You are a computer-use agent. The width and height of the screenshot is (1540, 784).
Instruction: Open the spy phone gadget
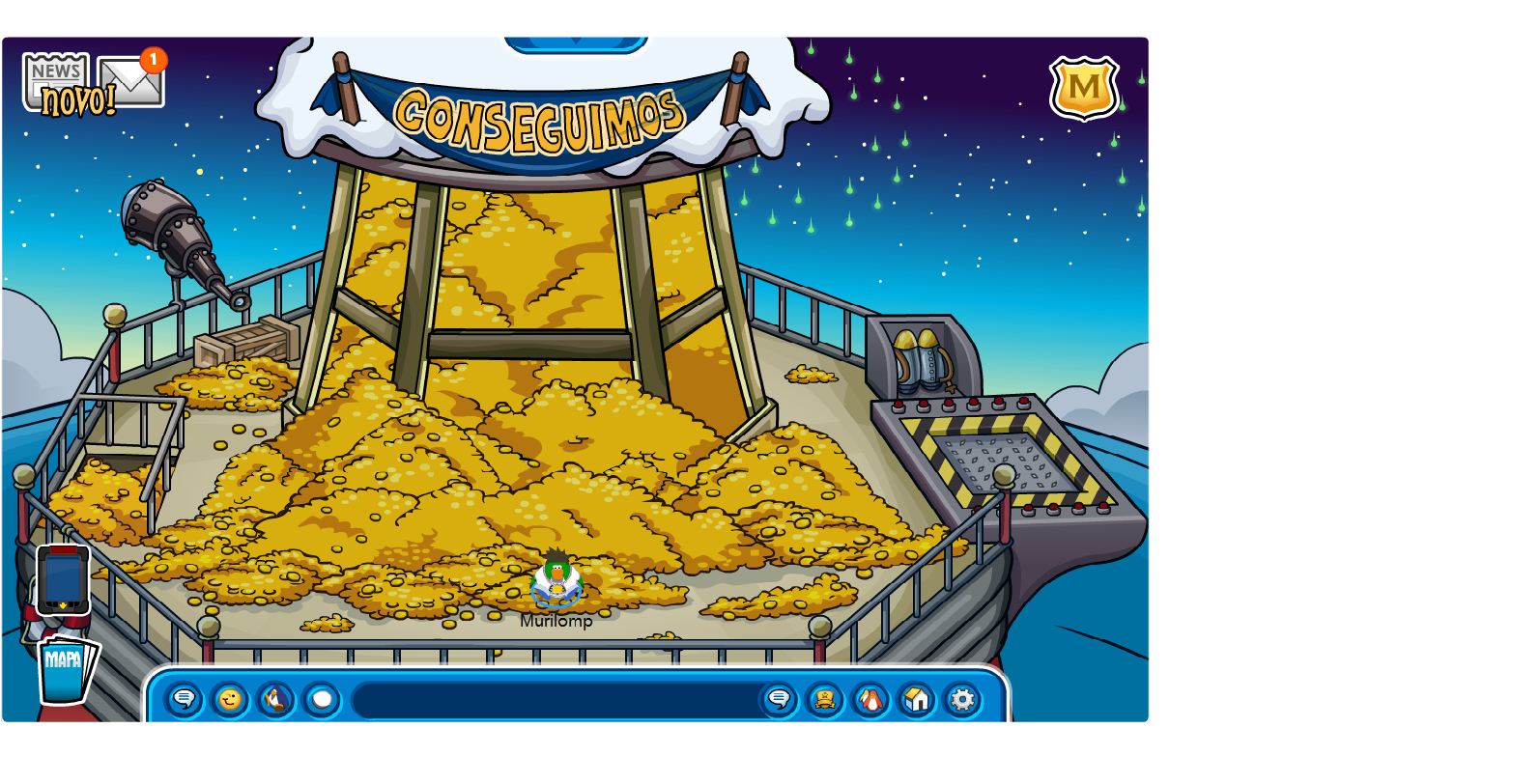pyautogui.click(x=62, y=579)
